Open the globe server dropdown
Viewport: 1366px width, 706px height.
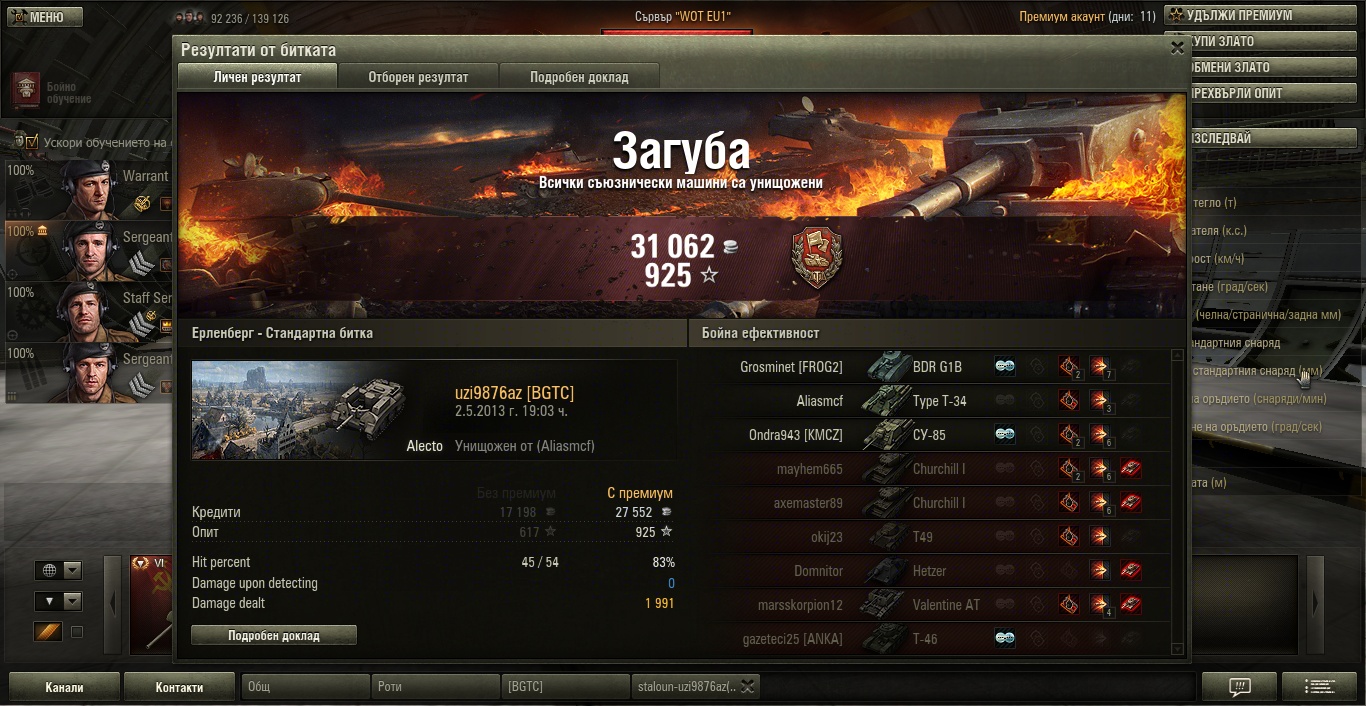[59, 570]
